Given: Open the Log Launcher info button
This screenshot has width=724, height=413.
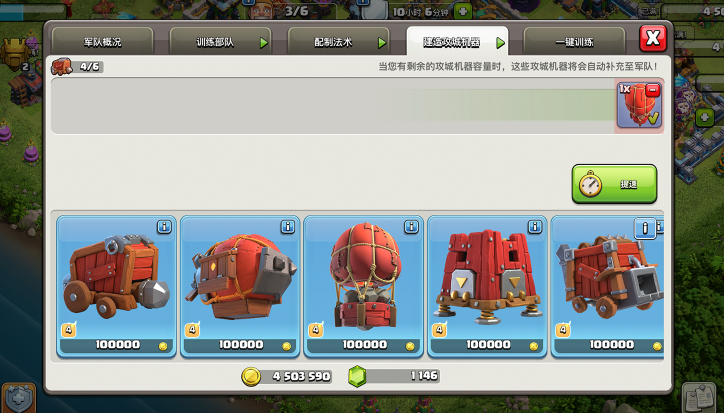Looking at the screenshot, I should coord(647,228).
